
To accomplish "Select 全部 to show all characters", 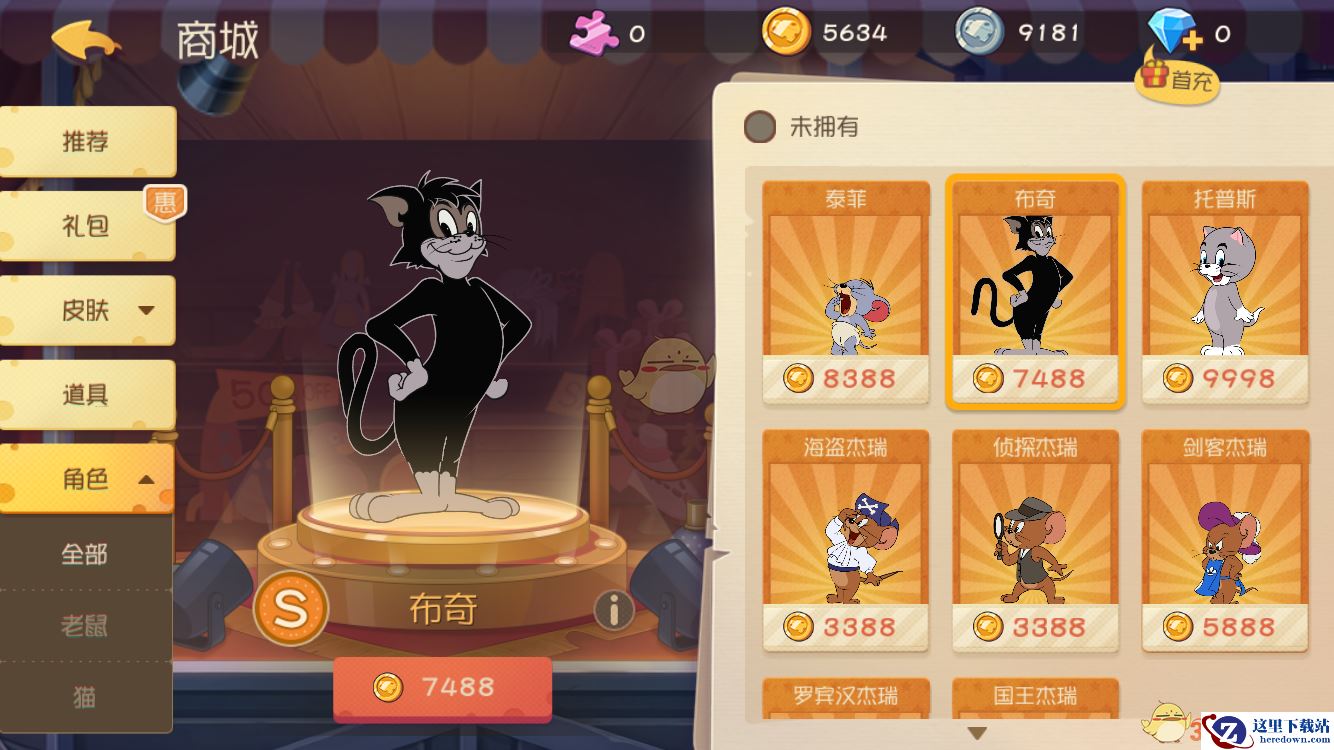I will (86, 553).
